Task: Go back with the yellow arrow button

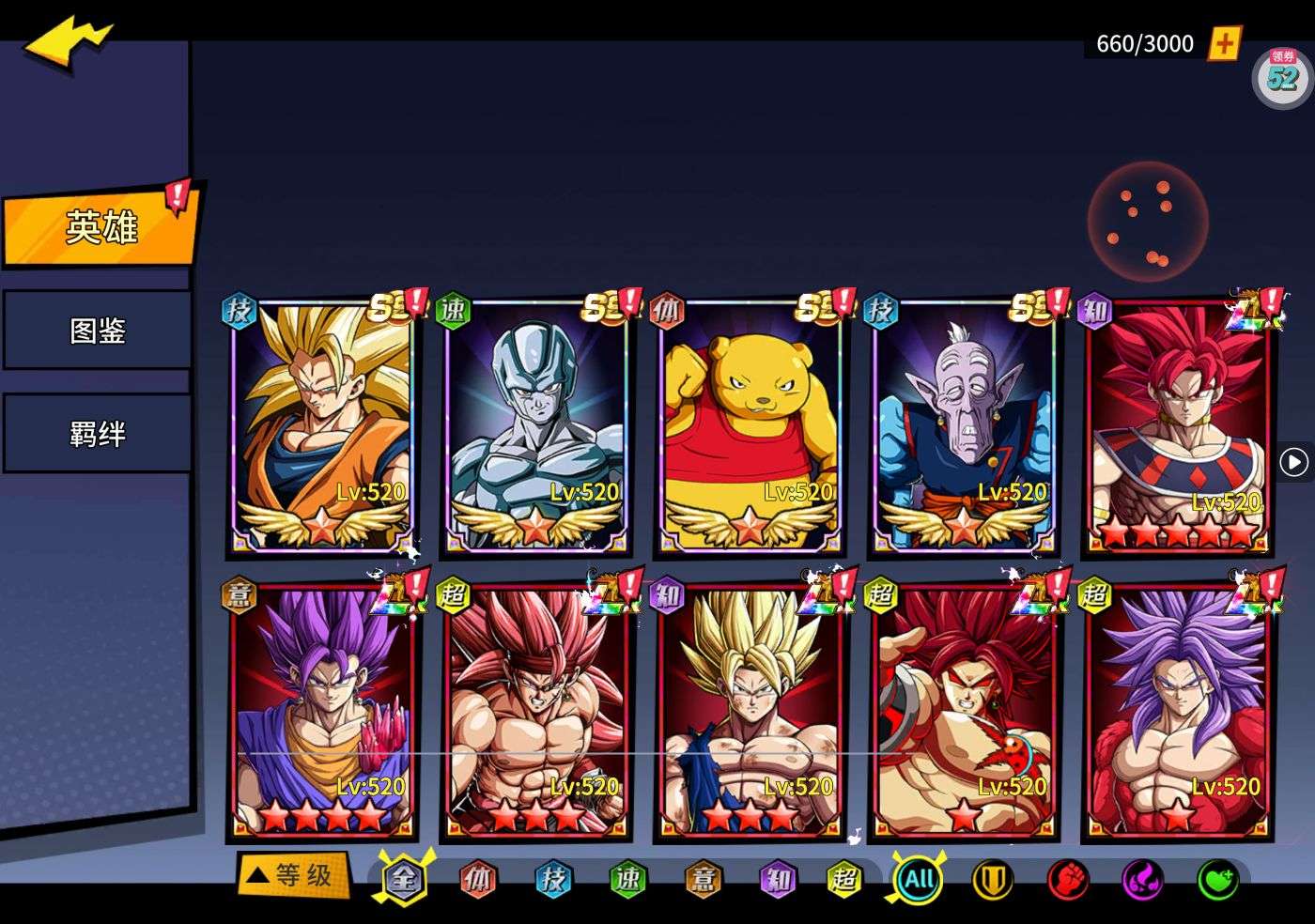Action: click(68, 42)
